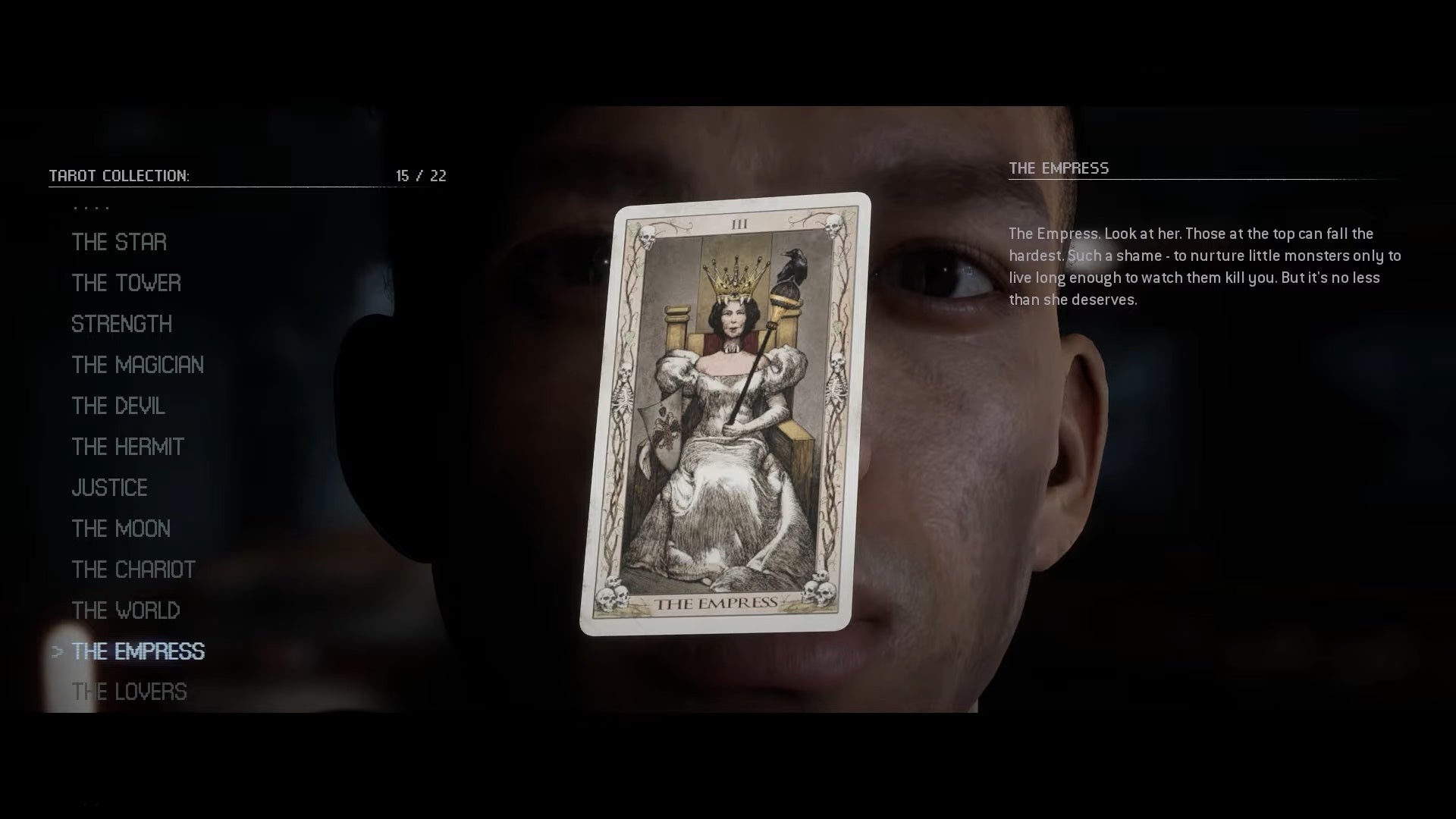Open THE HERMIT card details
Screen dimensions: 1456x819
127,447
